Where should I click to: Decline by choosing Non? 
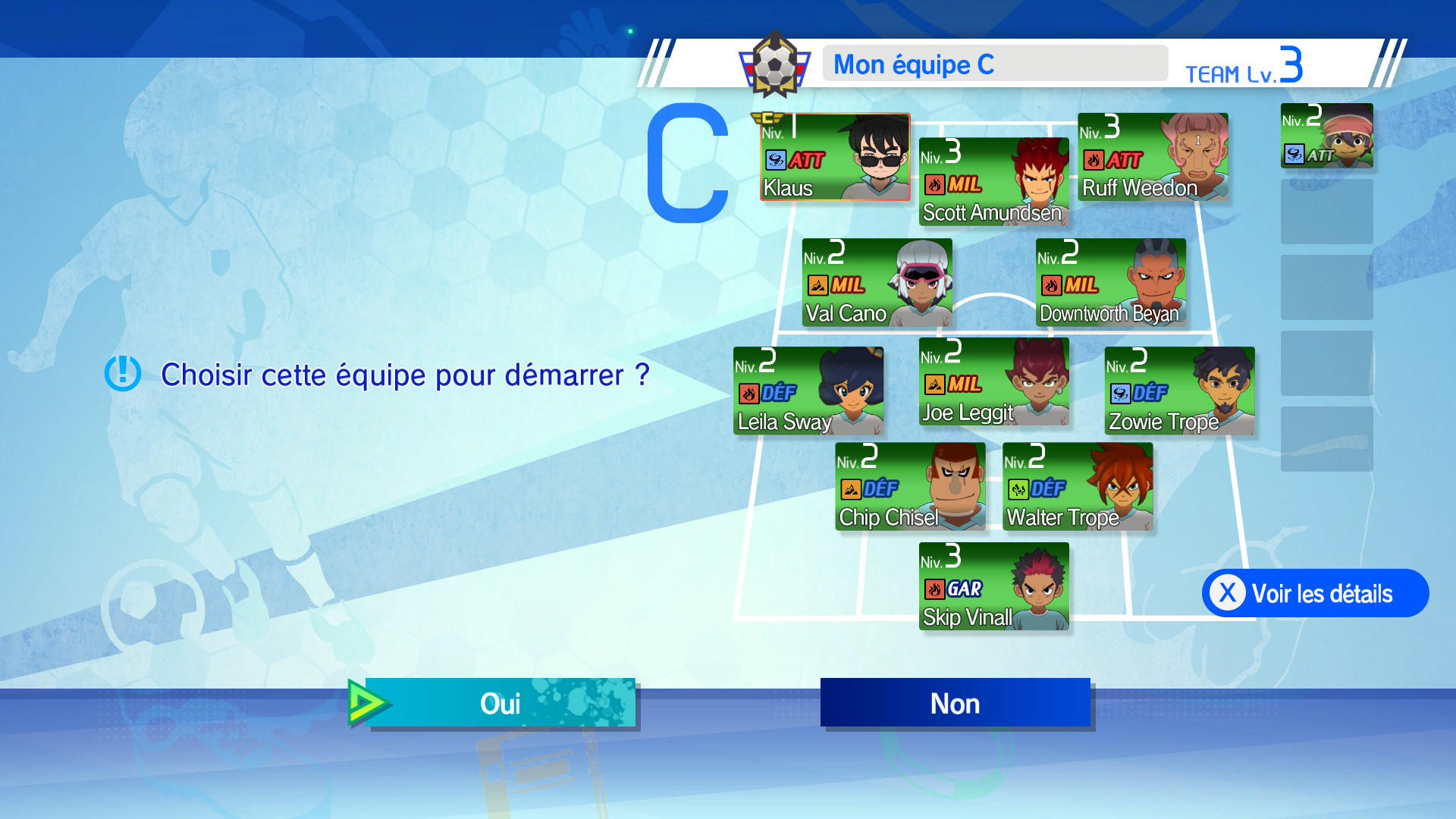pos(955,703)
